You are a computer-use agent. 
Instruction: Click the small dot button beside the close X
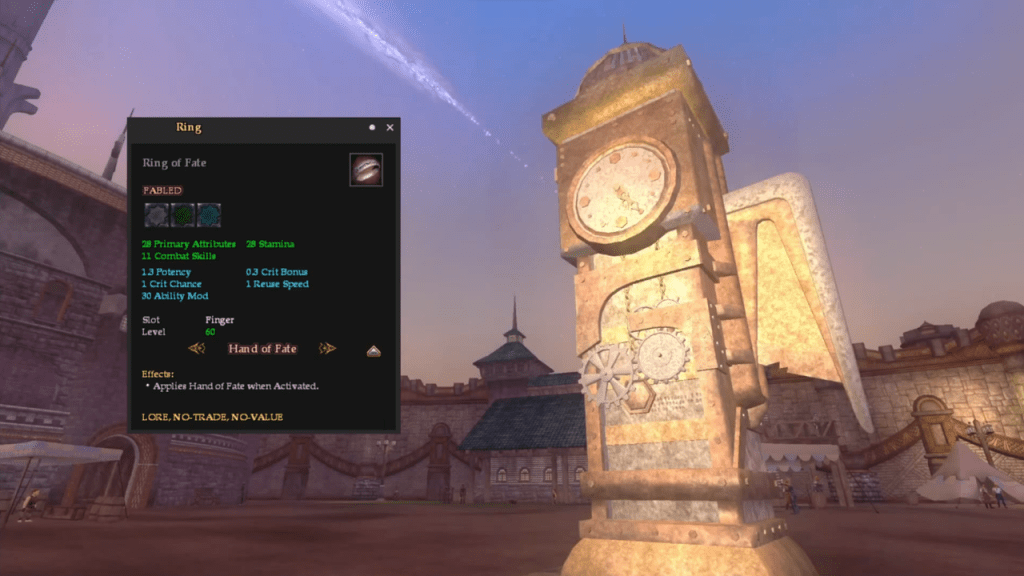(372, 127)
